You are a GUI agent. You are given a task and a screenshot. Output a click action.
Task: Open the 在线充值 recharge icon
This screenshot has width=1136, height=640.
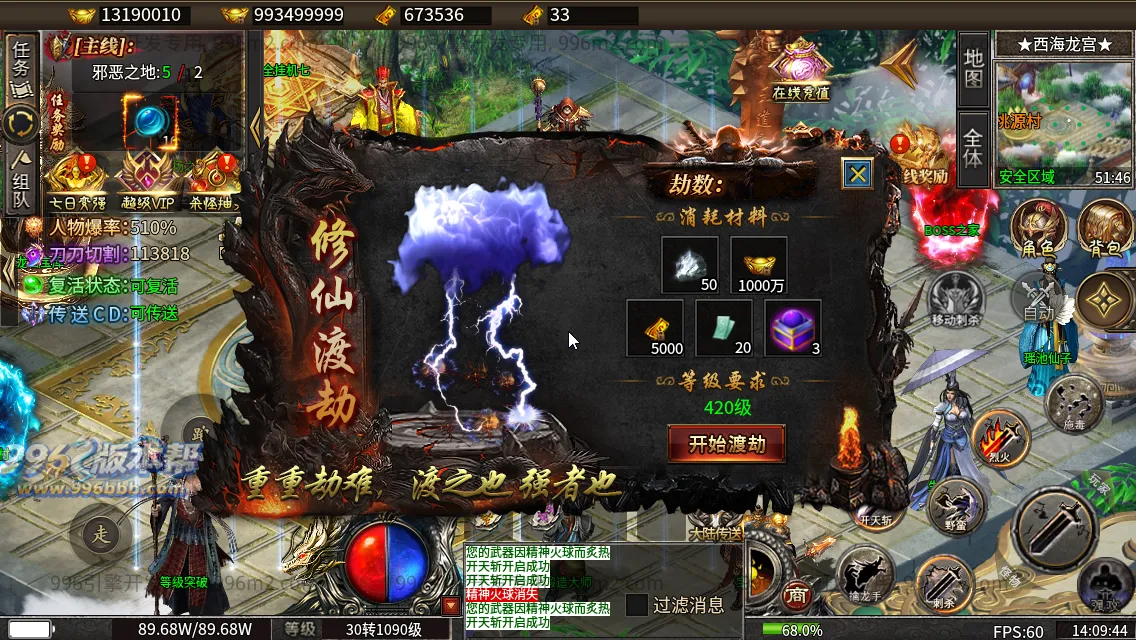point(800,71)
